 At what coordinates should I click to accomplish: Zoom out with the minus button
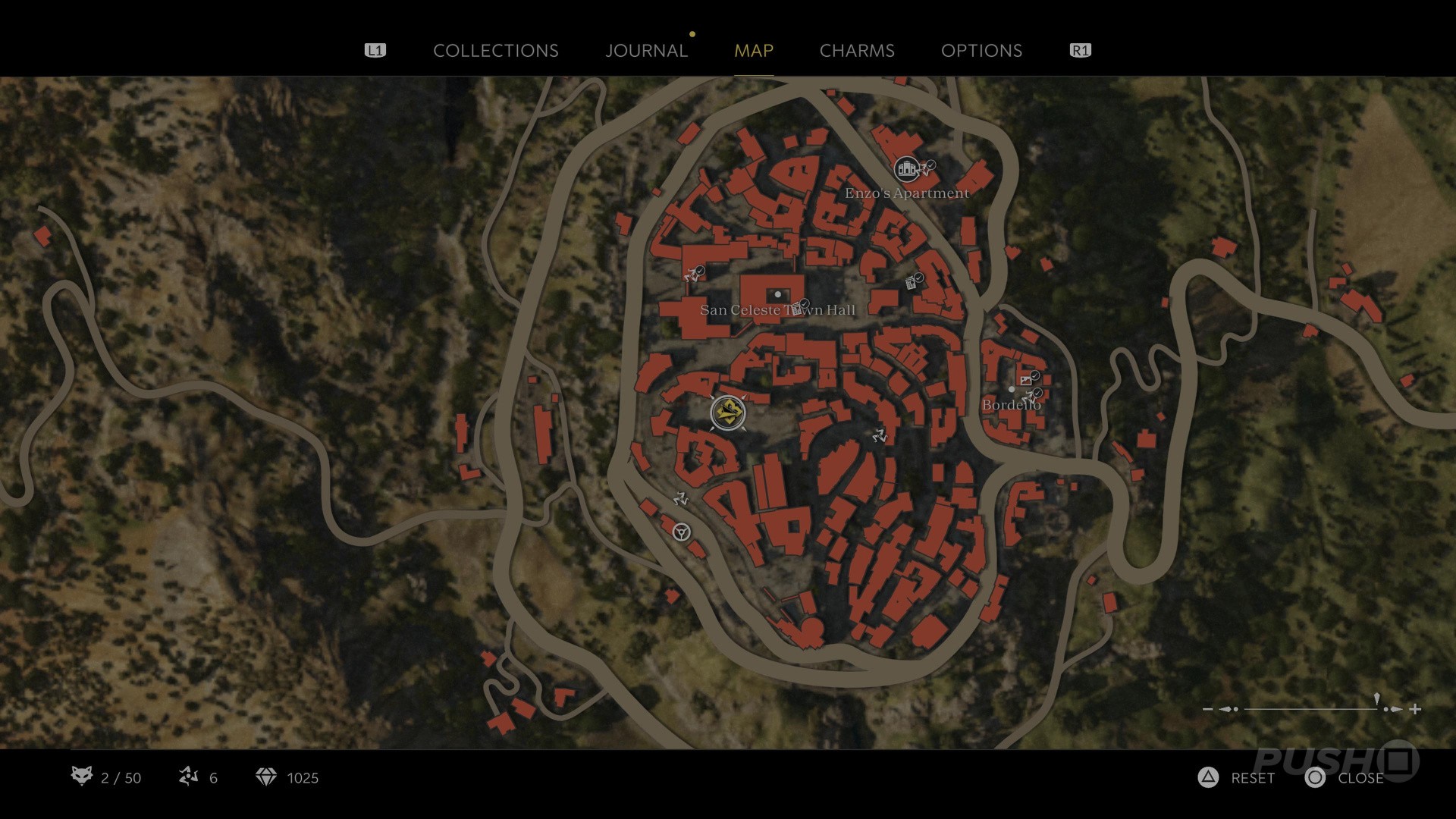1207,710
